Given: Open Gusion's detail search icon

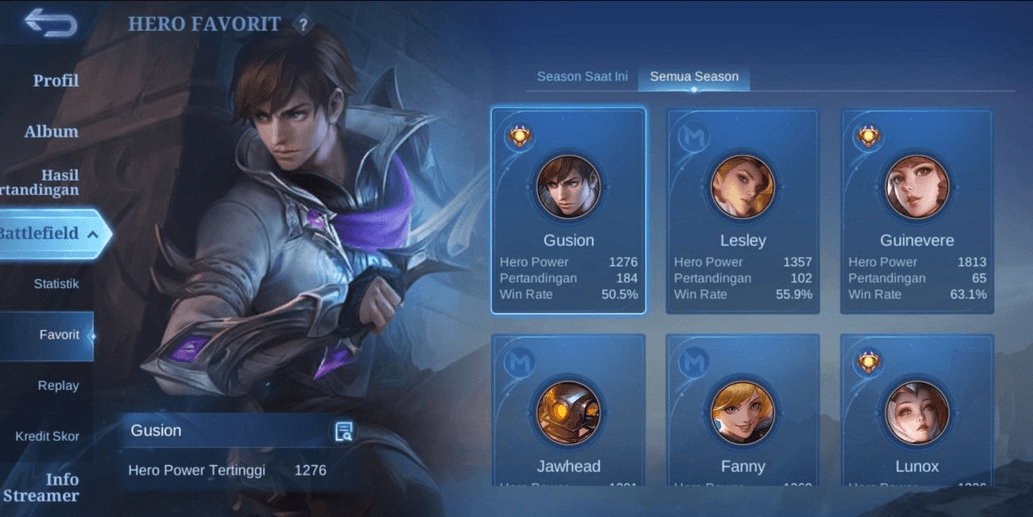Looking at the screenshot, I should coord(343,431).
